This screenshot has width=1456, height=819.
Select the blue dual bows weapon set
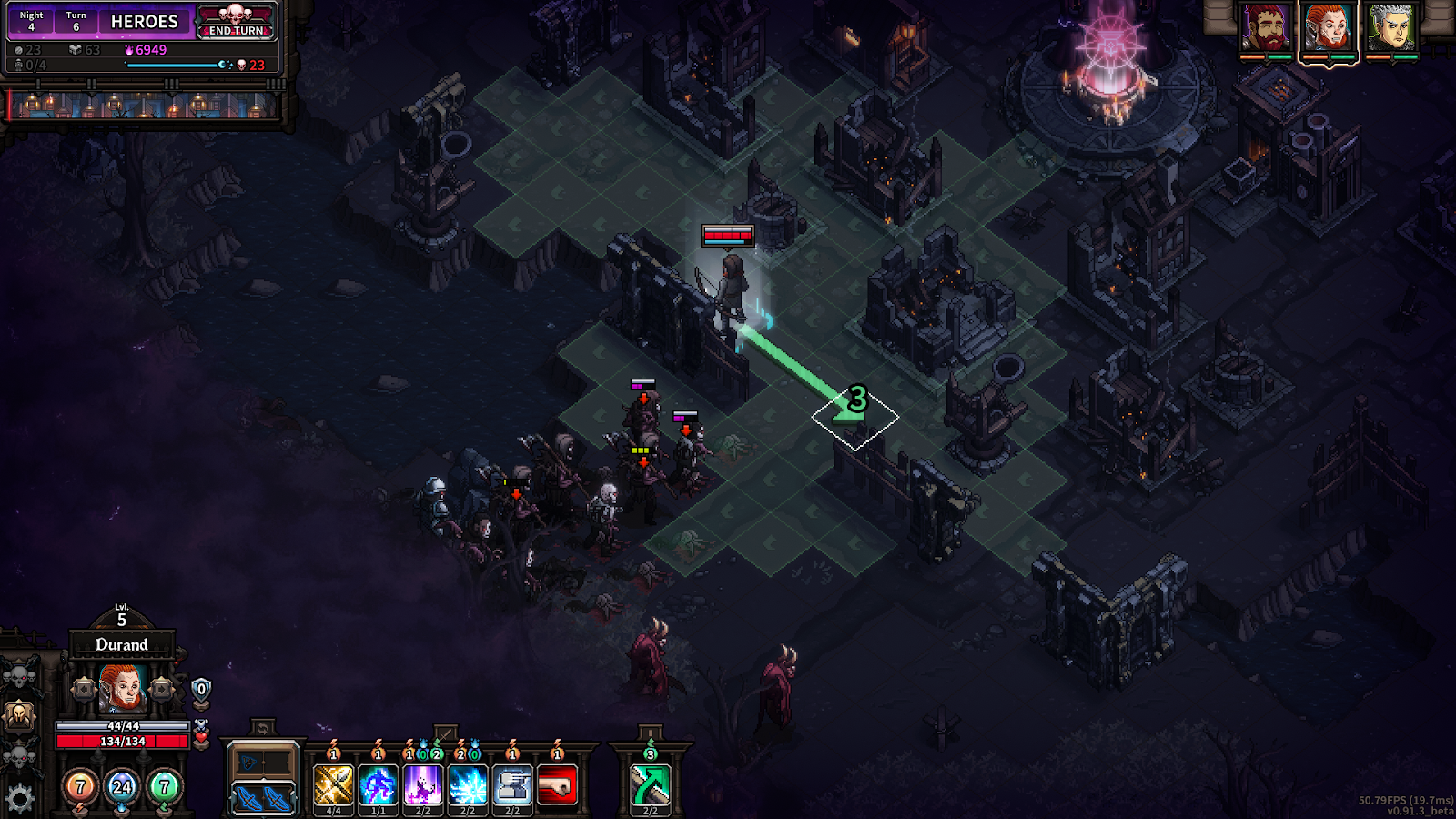point(263,798)
